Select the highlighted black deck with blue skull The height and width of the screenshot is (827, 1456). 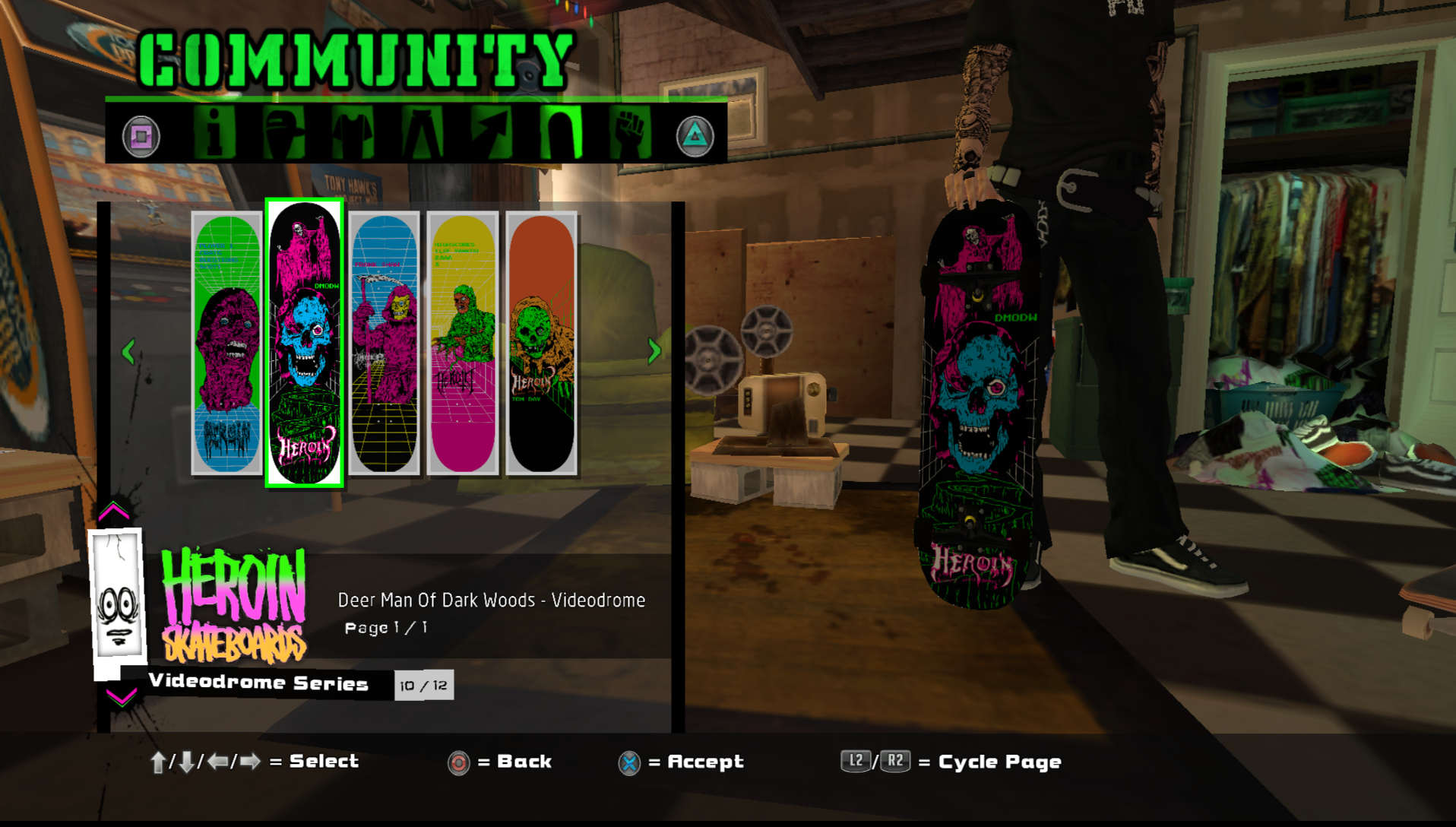[x=305, y=344]
